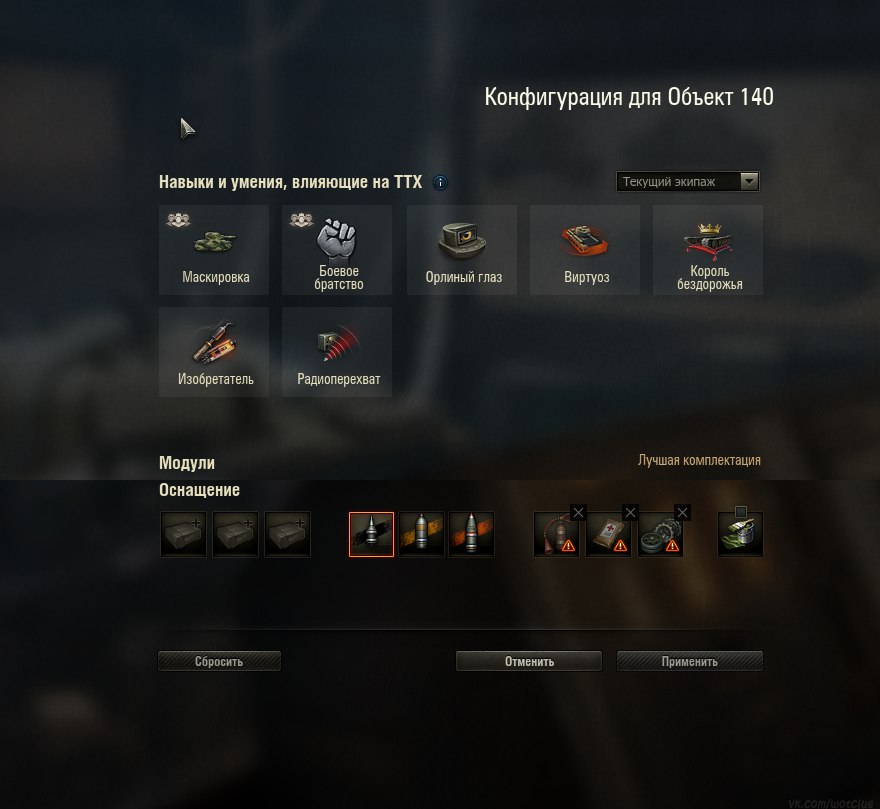Toggle the Орлиный глаз skill
Image resolution: width=880 pixels, height=809 pixels.
point(461,250)
